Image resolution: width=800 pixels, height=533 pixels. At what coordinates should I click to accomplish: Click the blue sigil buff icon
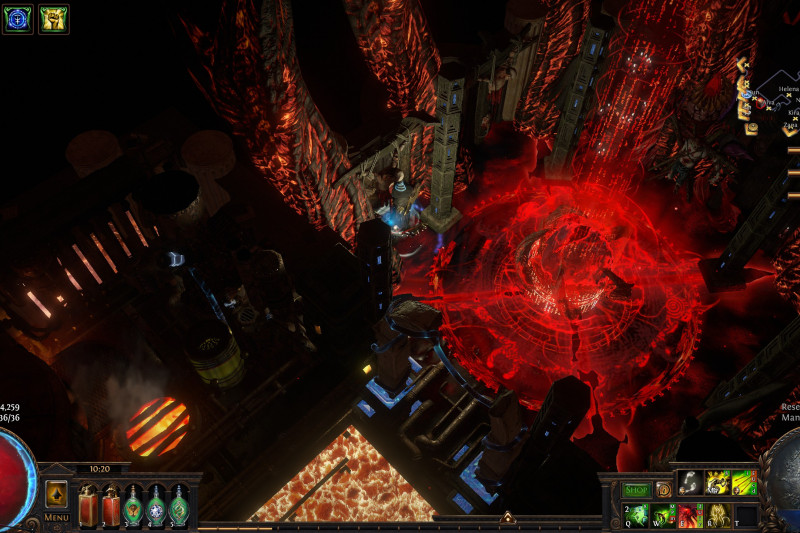tap(18, 19)
